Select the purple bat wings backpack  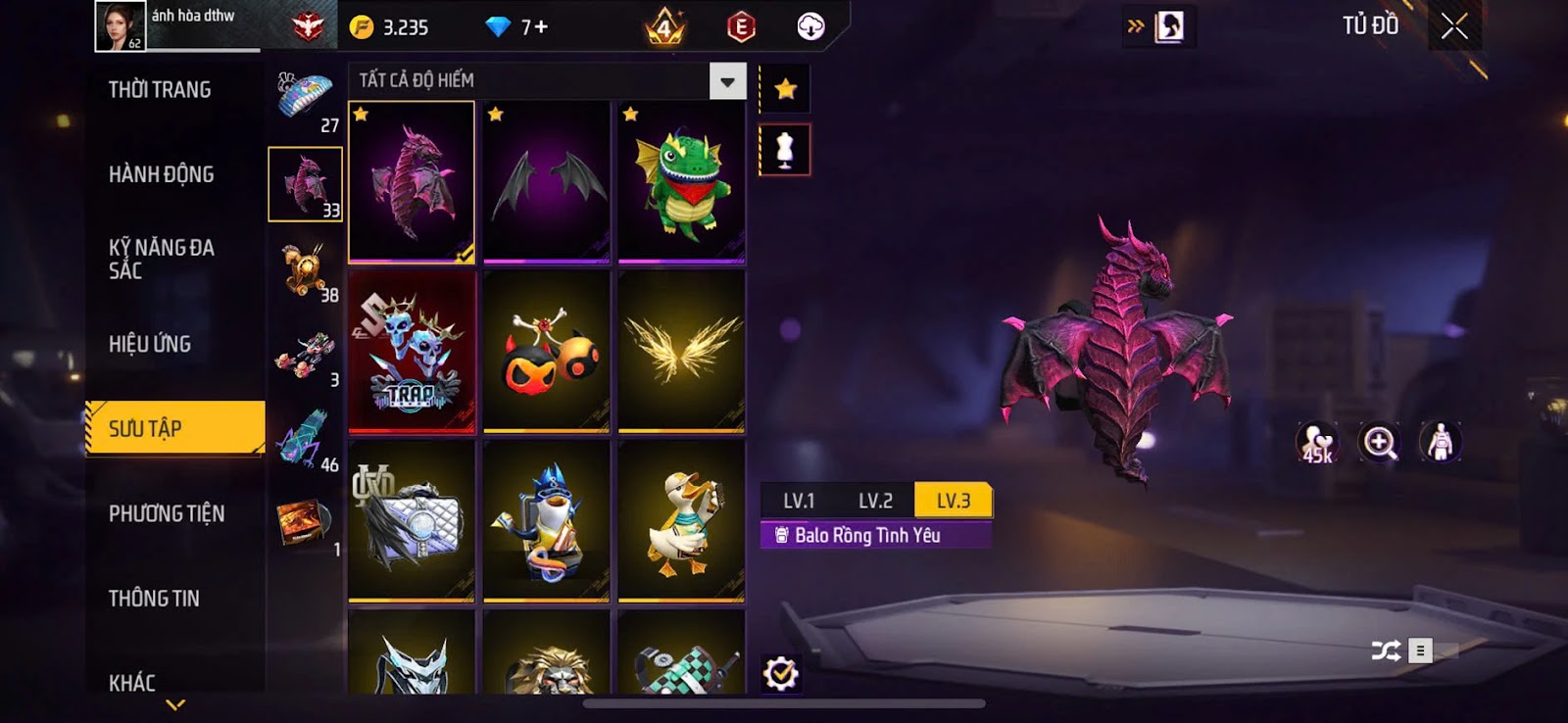pyautogui.click(x=547, y=182)
